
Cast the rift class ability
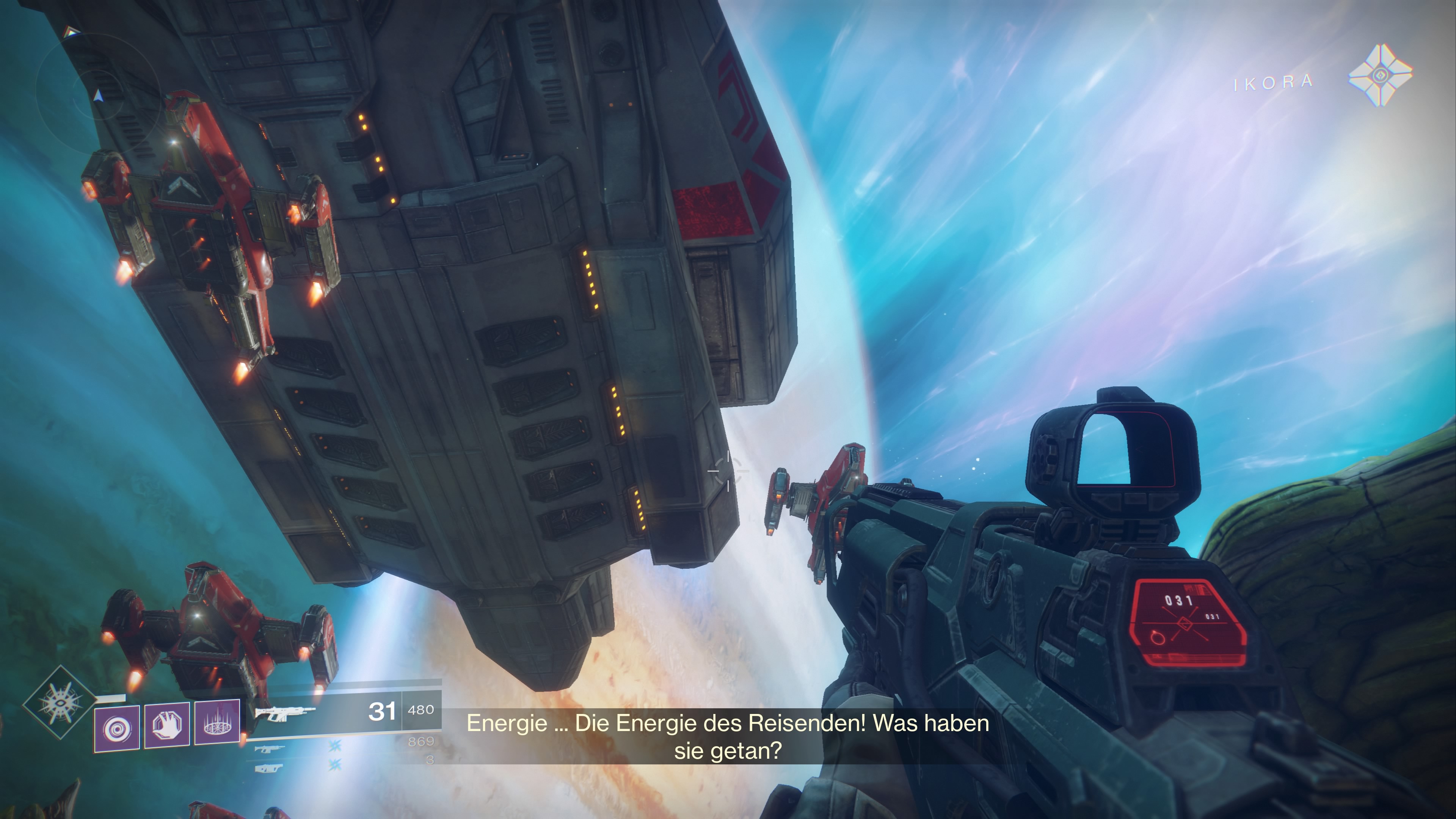point(217,722)
